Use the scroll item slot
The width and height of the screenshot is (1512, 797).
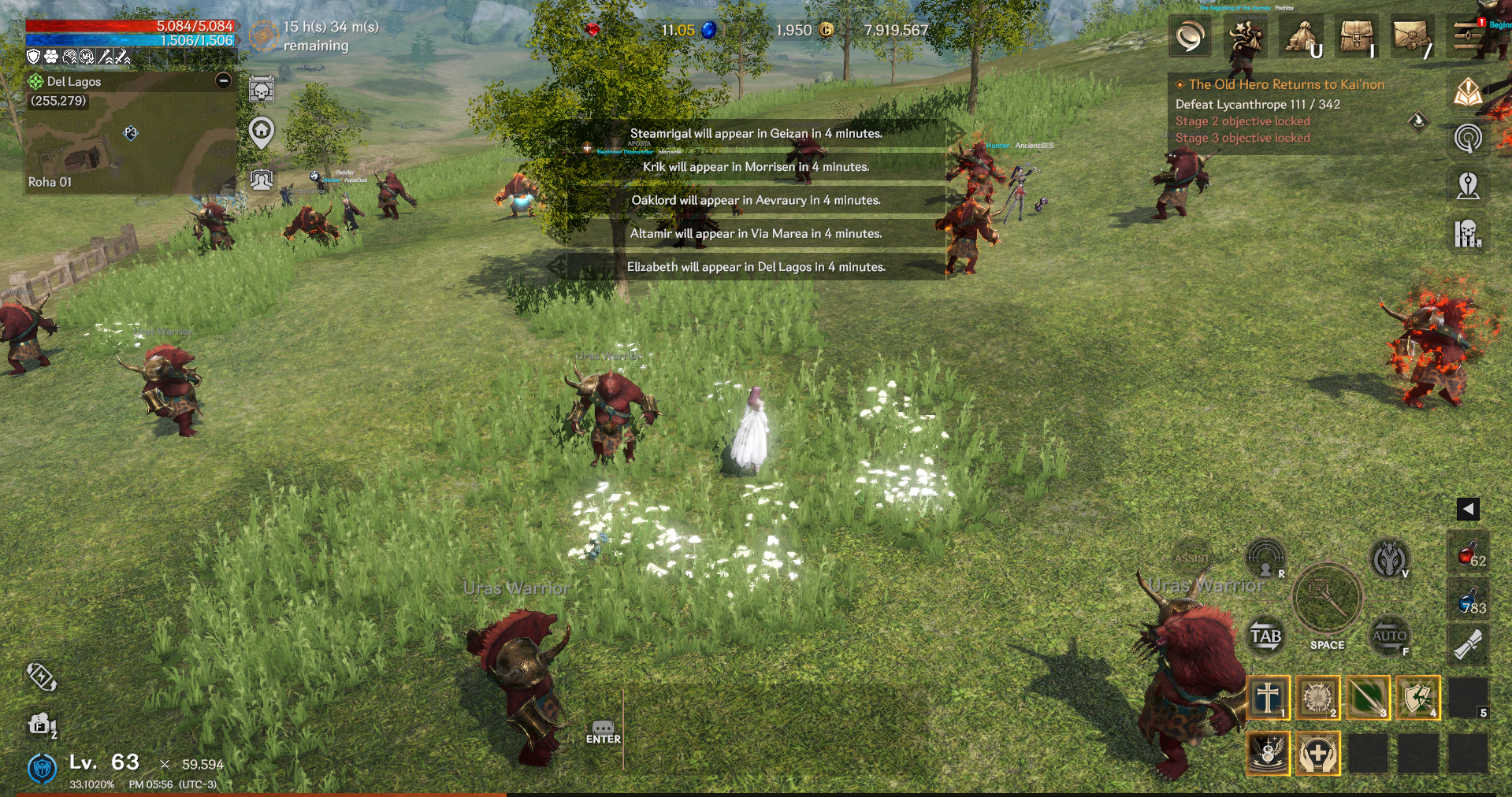1469,646
